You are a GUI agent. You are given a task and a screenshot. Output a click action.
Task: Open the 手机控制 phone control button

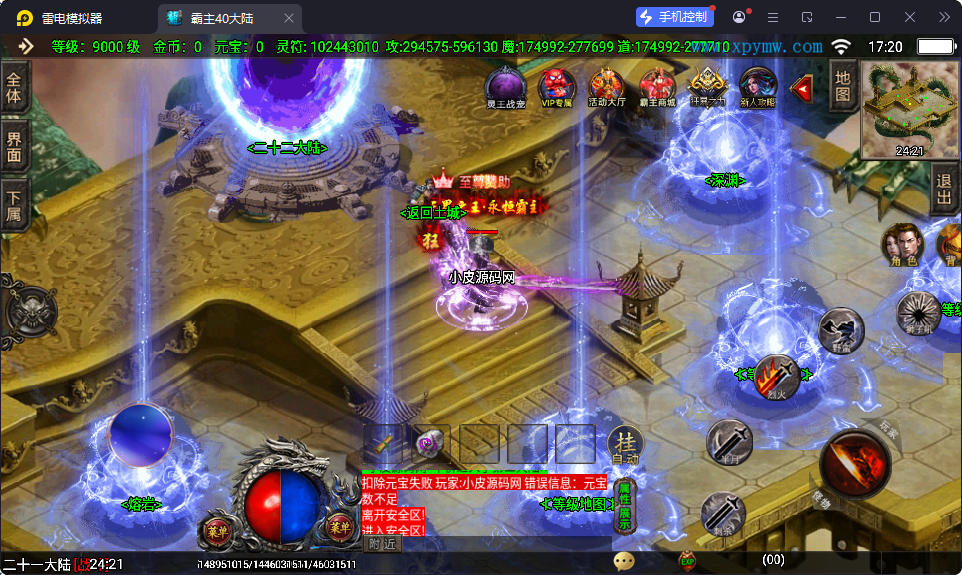pyautogui.click(x=675, y=17)
